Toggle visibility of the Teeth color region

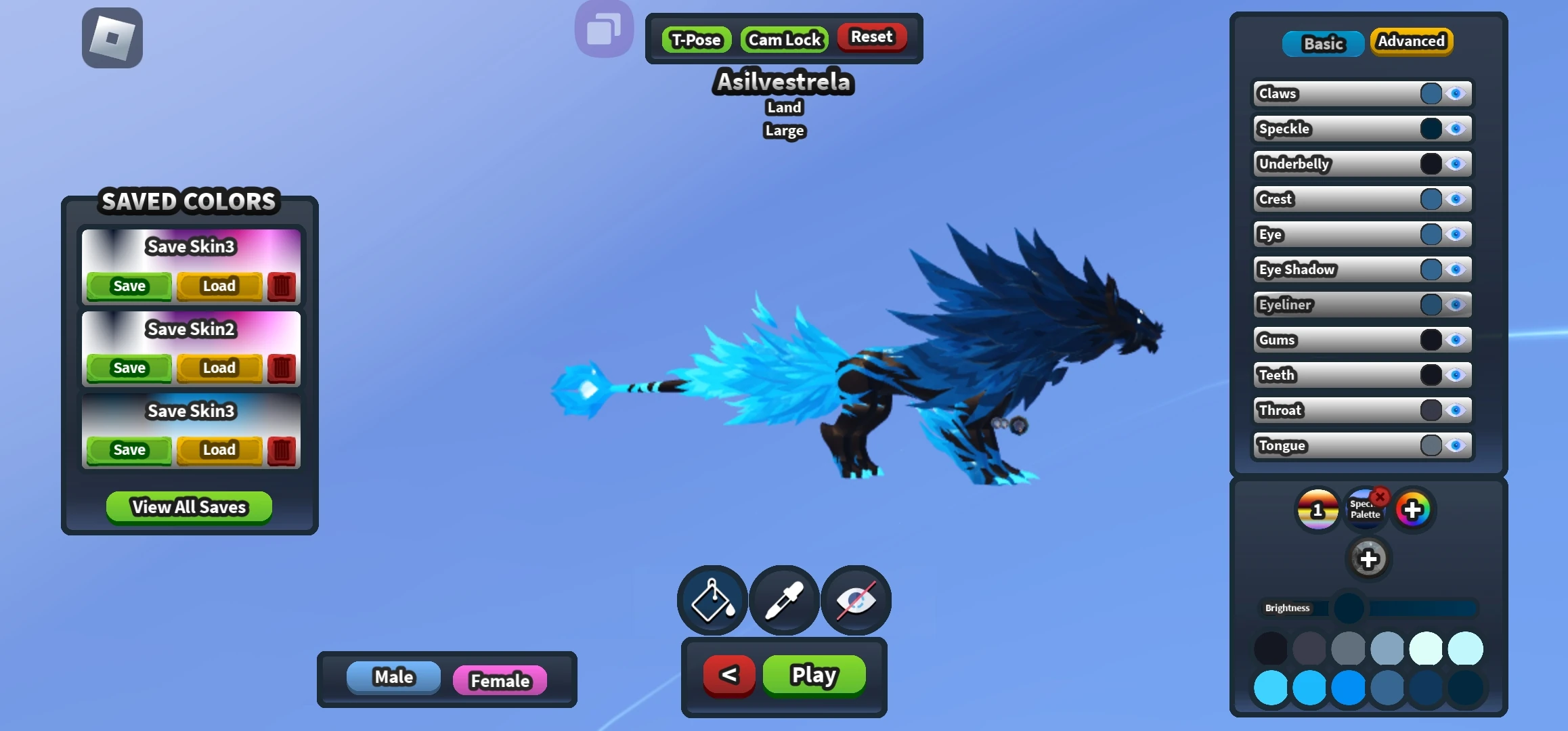click(x=1456, y=375)
